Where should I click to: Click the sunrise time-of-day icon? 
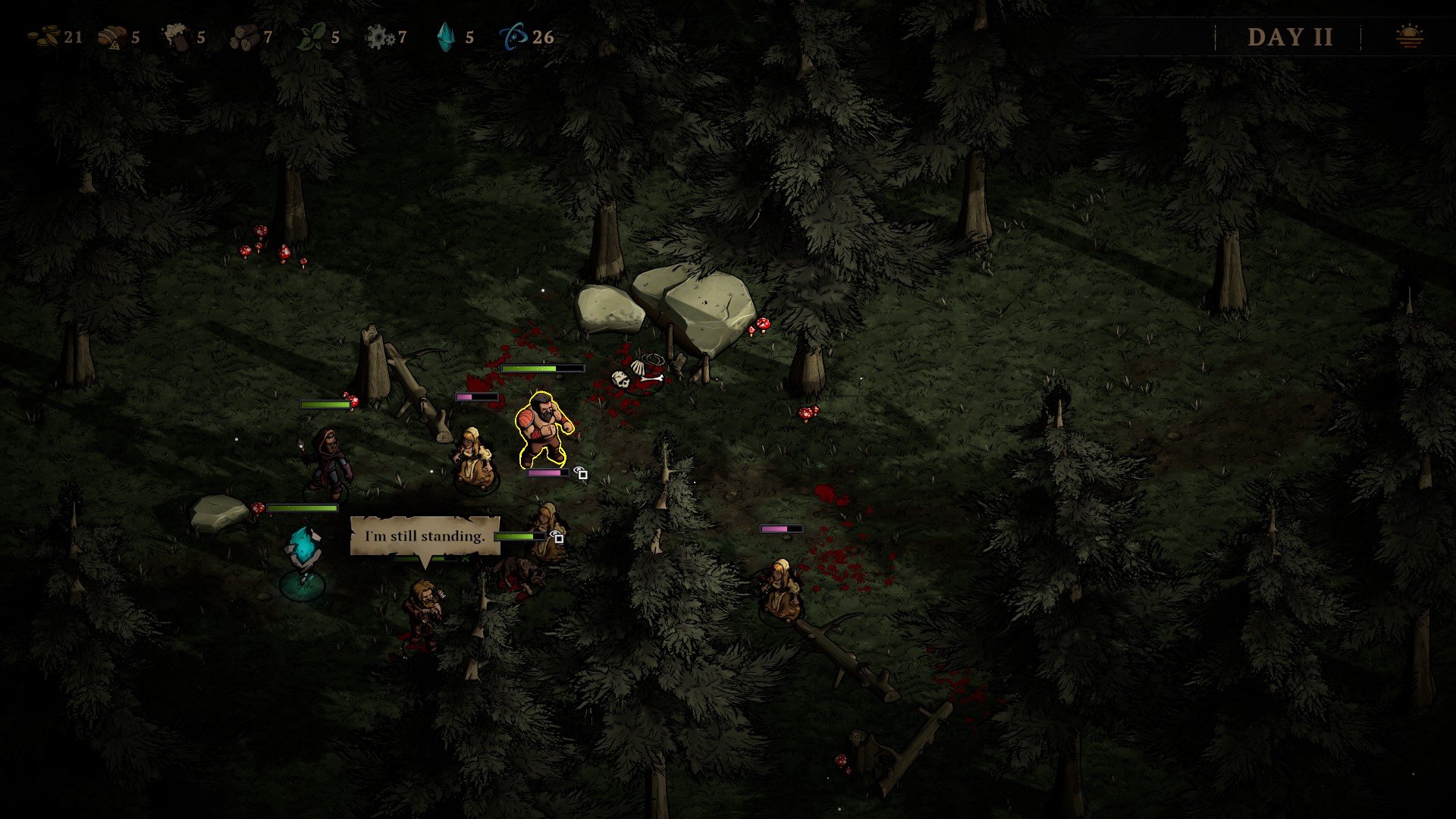click(1410, 36)
